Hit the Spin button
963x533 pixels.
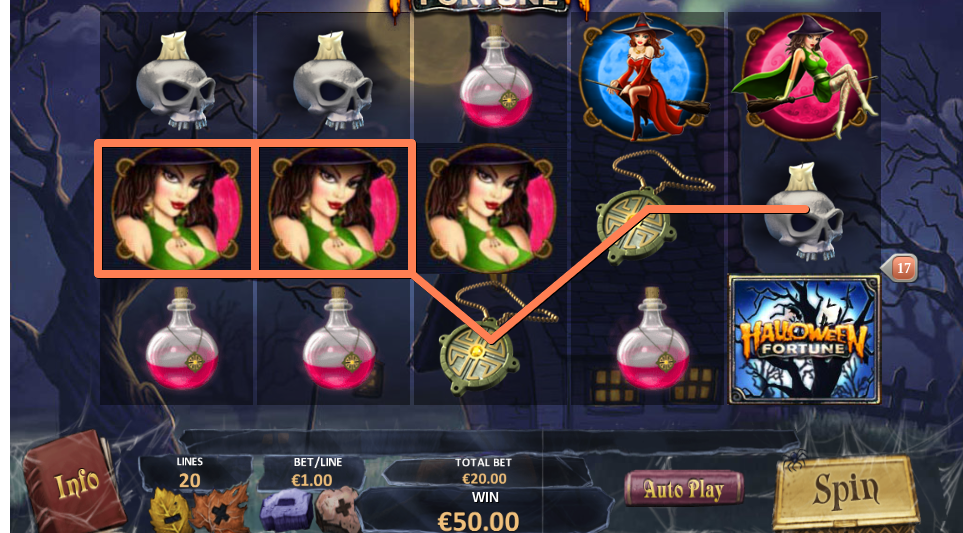pos(844,492)
